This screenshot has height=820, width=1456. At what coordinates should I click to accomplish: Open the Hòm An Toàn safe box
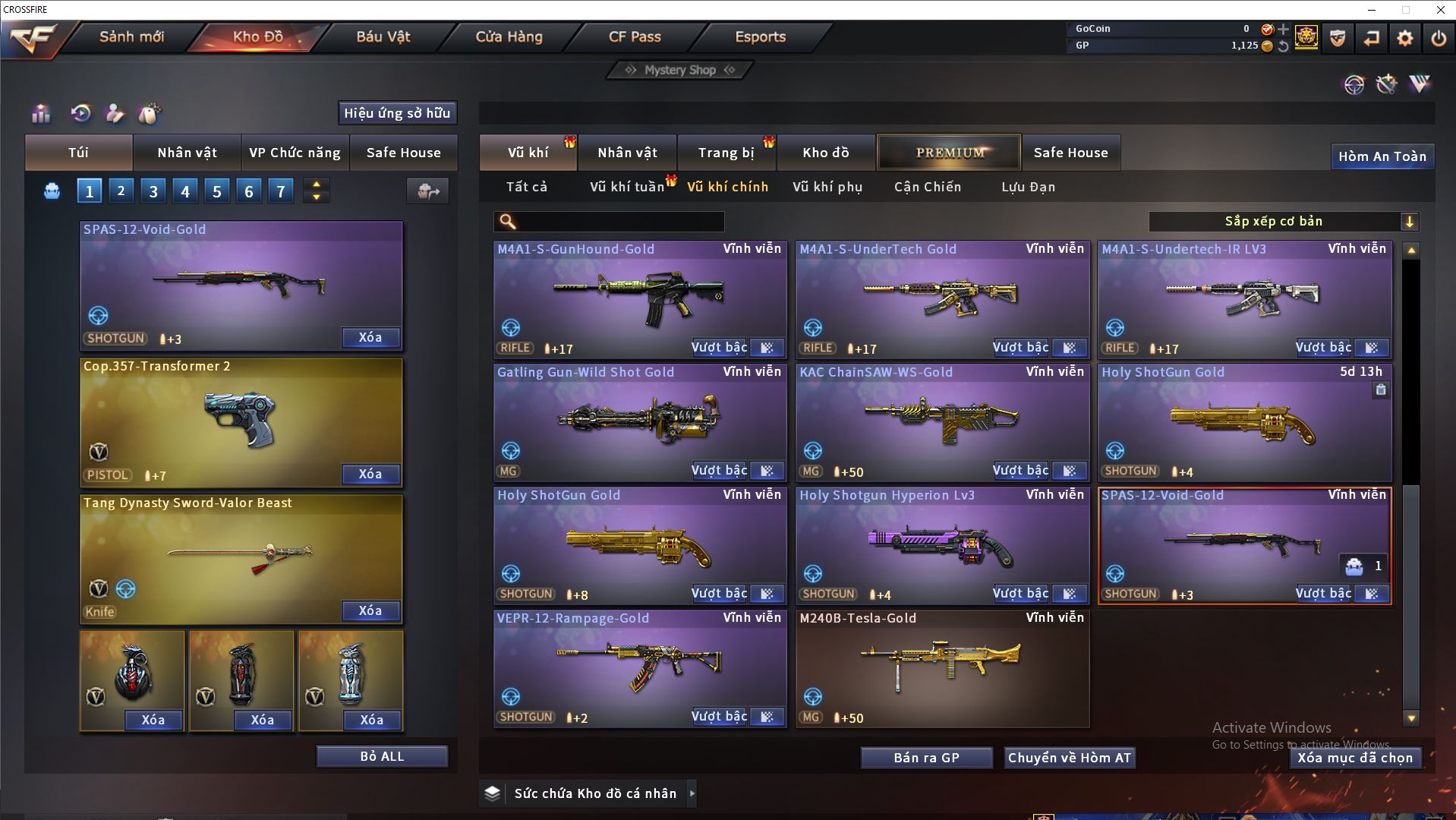point(1382,156)
